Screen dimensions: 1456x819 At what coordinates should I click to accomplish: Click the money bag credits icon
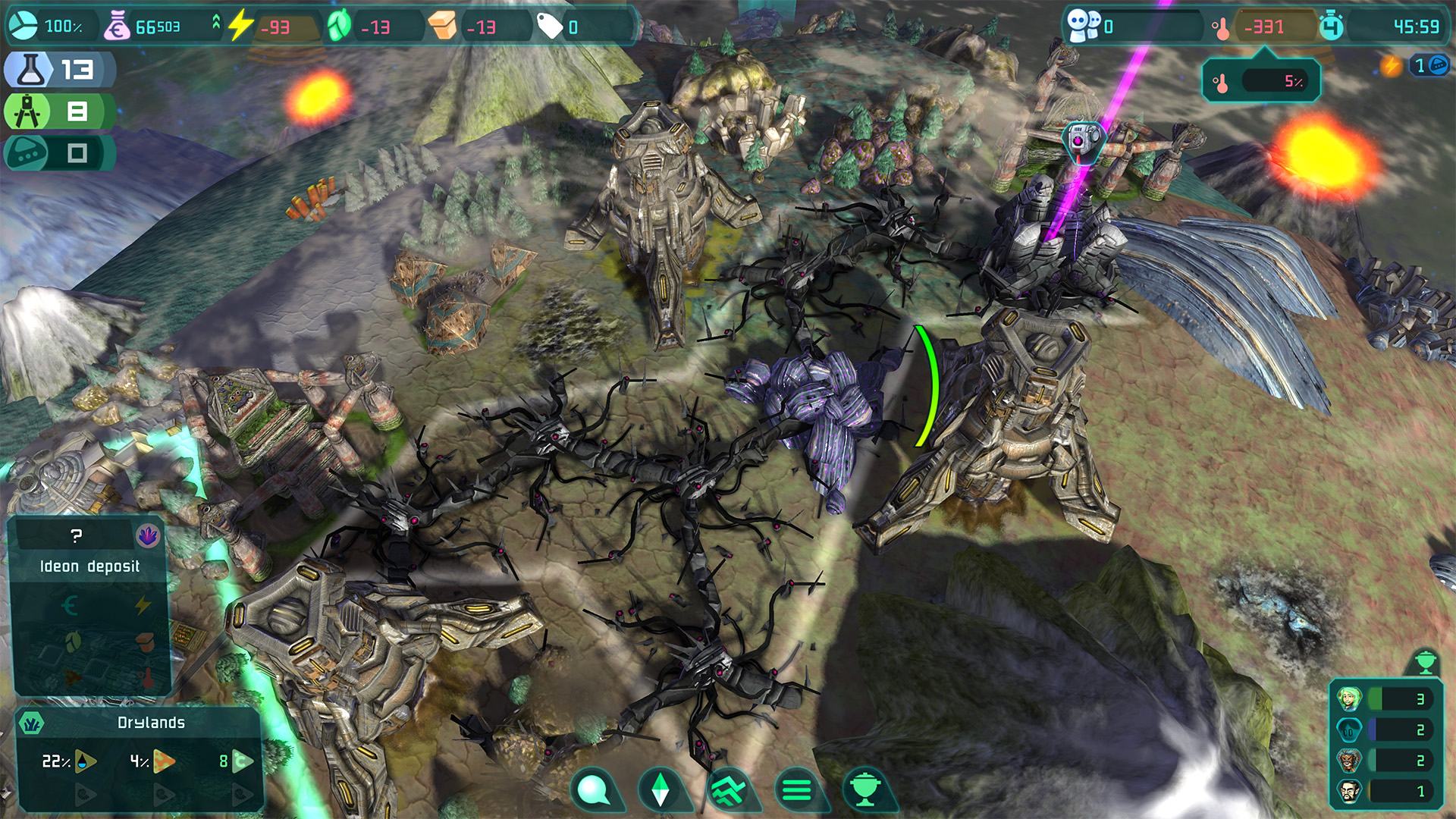coord(117,27)
